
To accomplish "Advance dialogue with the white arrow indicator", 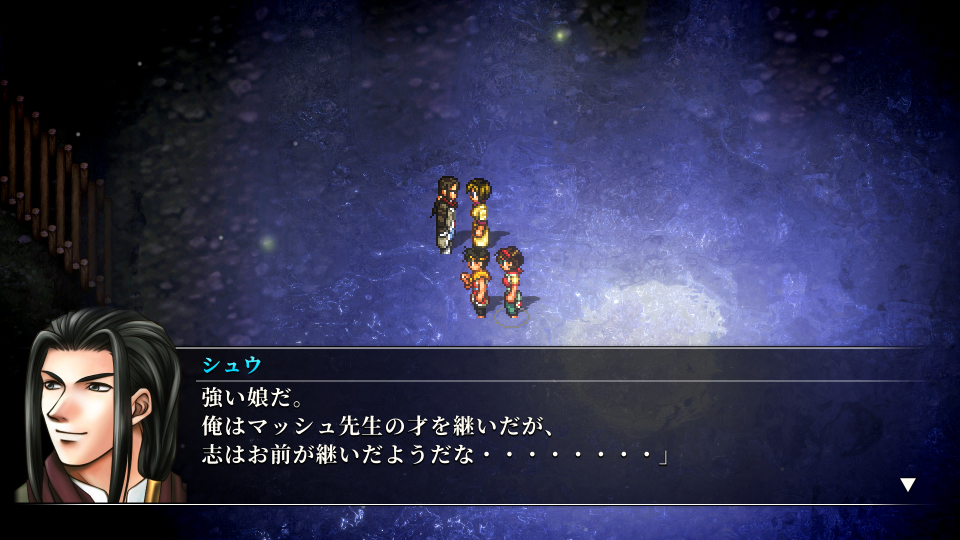I will pos(907,485).
